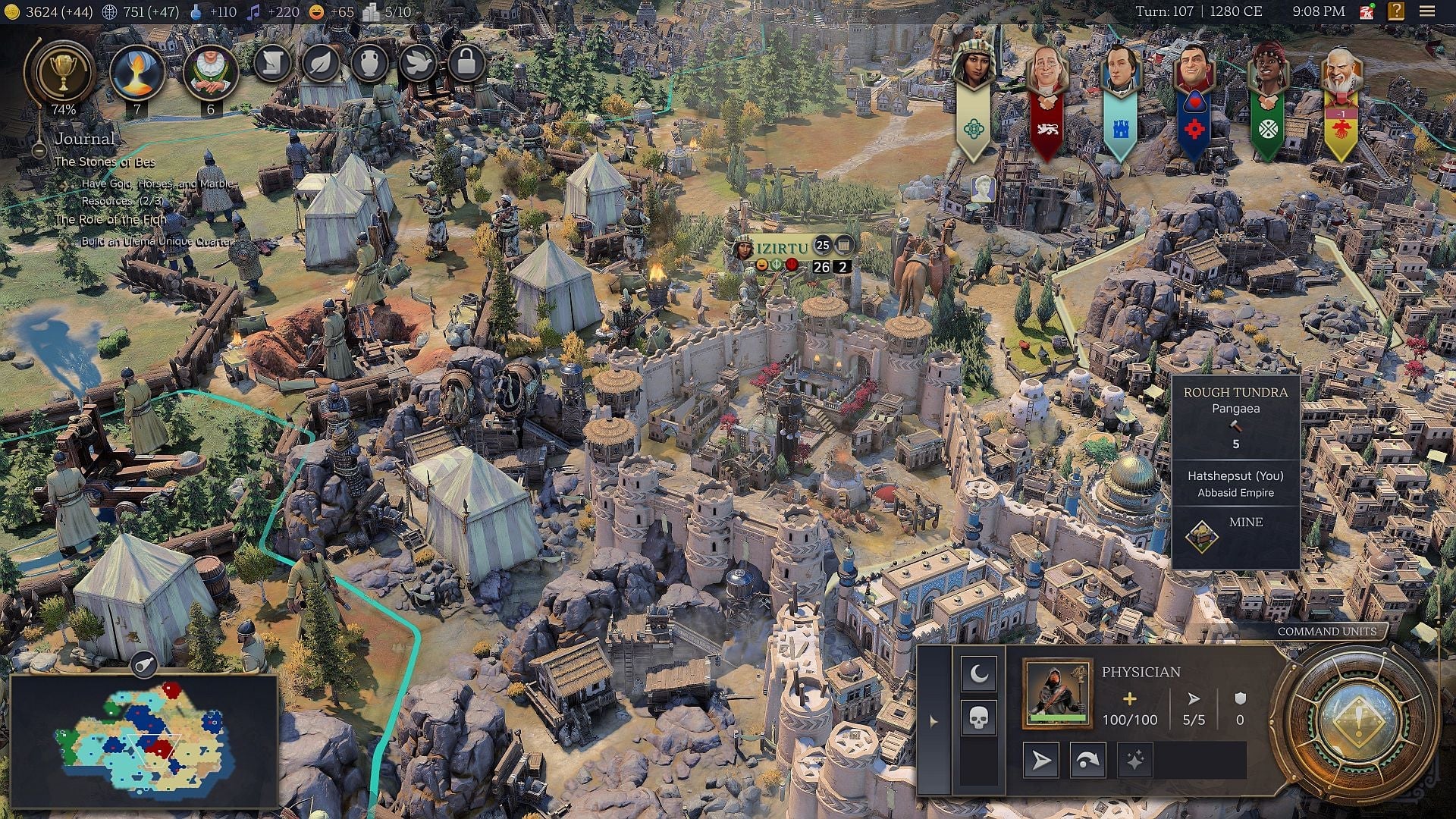This screenshot has height=819, width=1456.
Task: Click the science flask resource icon
Action: point(194,12)
